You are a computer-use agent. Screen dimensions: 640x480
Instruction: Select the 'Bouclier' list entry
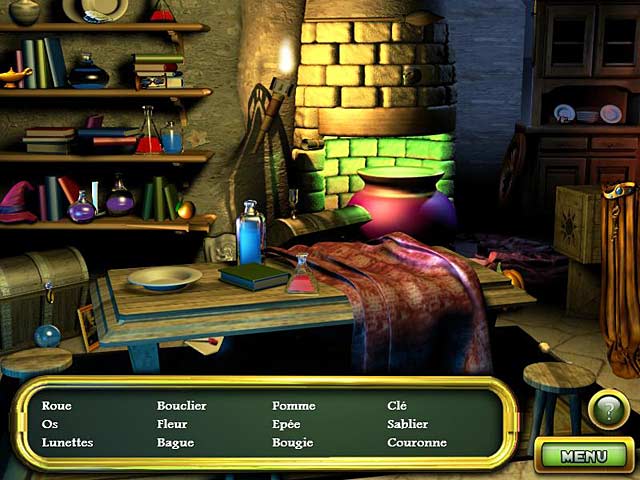coord(181,406)
